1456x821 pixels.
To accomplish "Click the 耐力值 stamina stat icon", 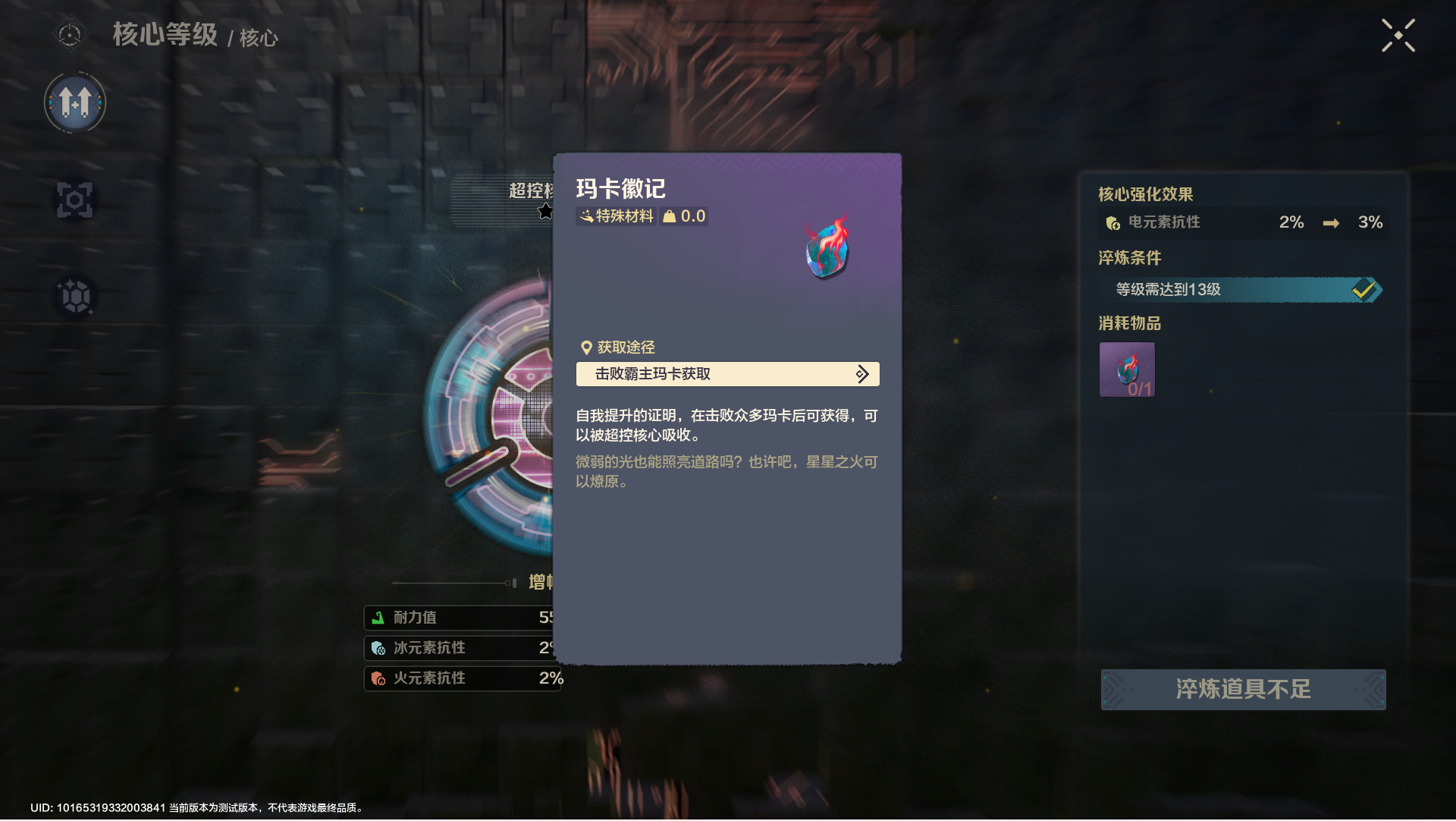I will 377,618.
